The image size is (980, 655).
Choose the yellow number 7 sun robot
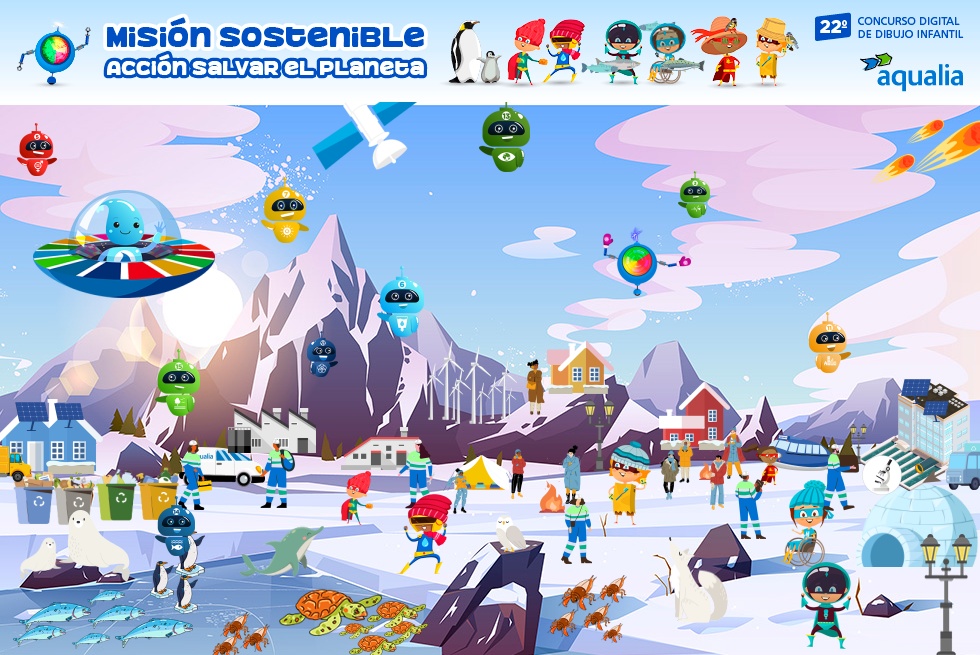285,212
